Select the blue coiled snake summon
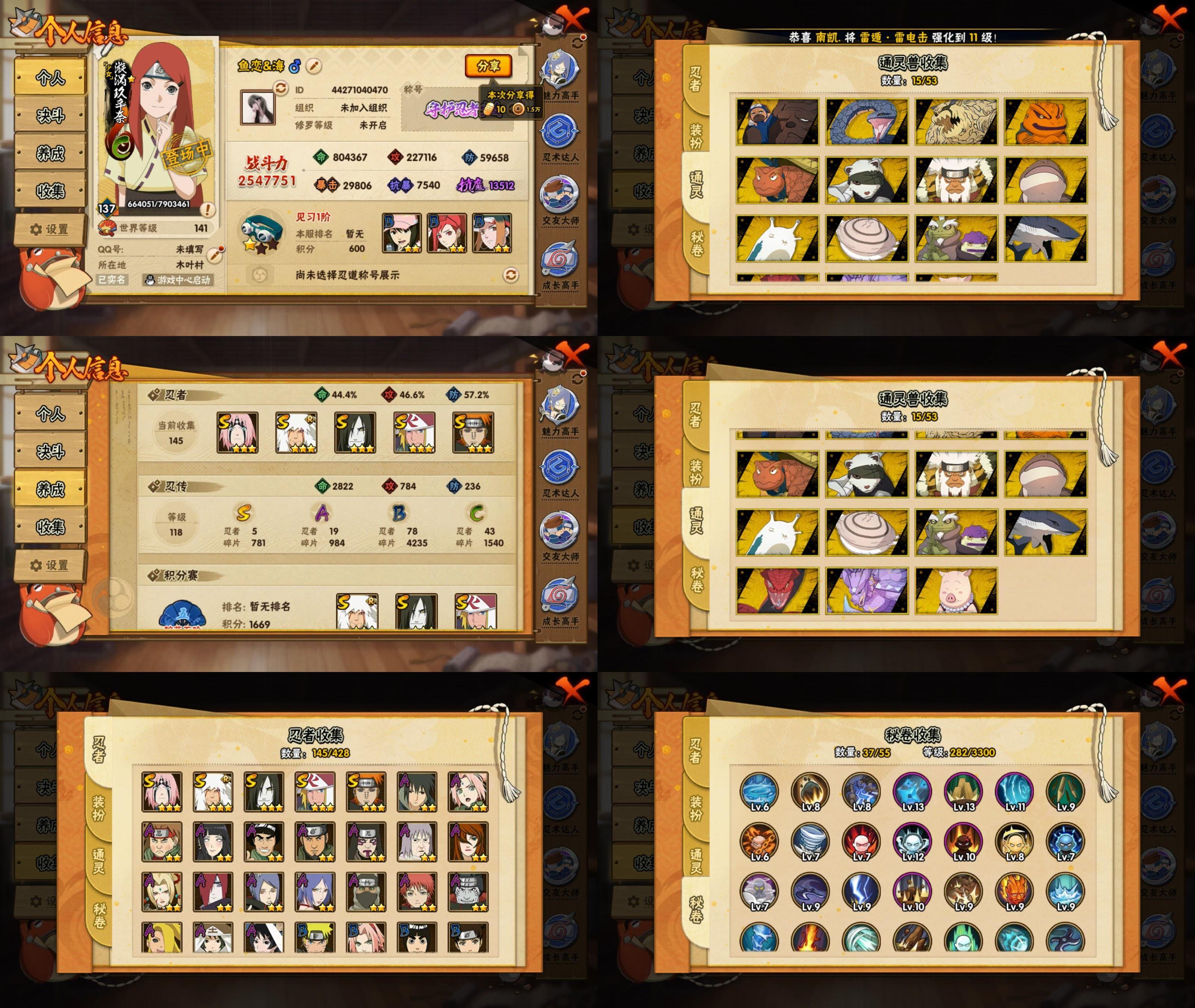Image resolution: width=1195 pixels, height=1008 pixels. 866,122
